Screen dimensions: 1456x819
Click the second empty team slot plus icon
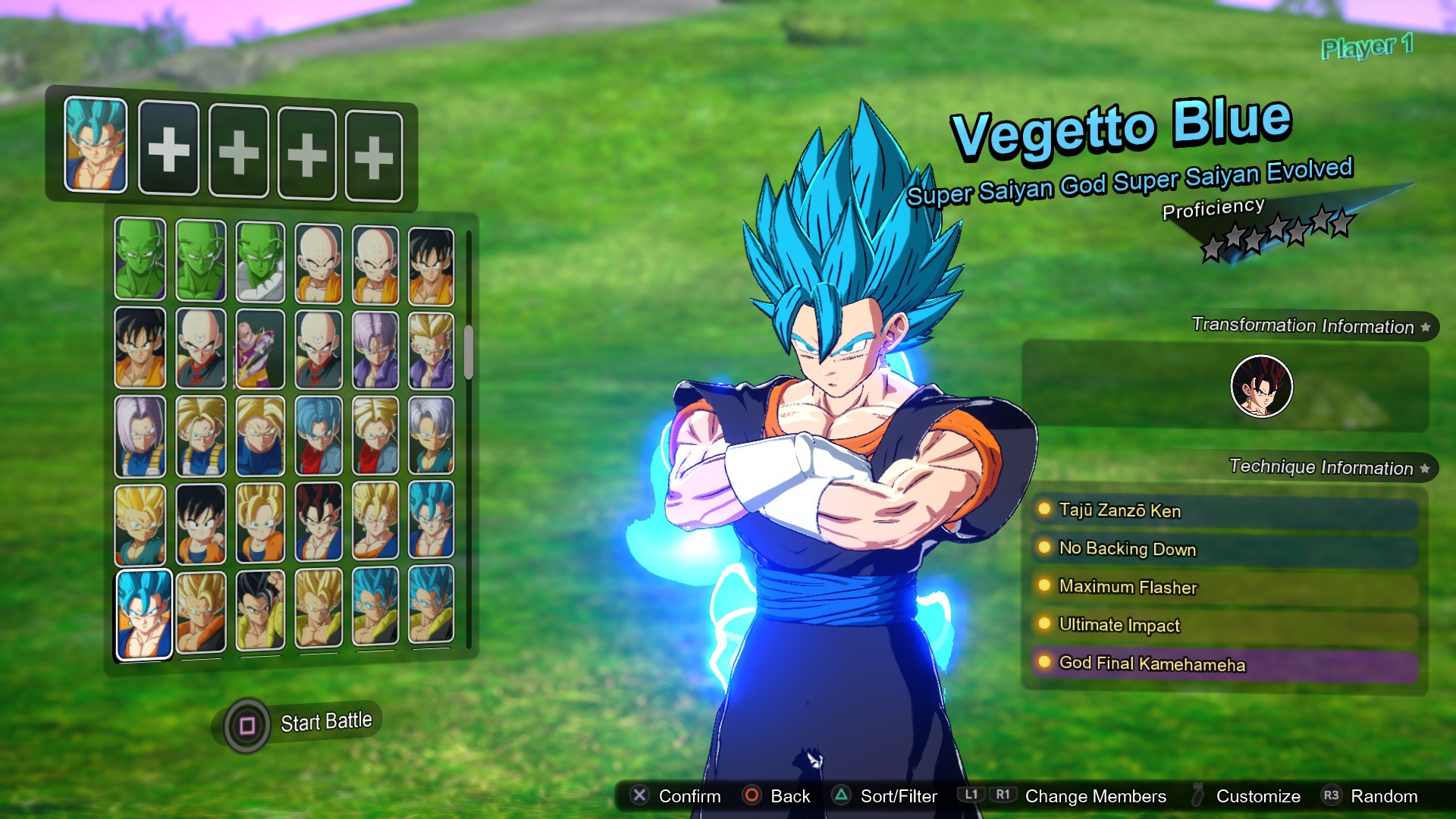237,152
